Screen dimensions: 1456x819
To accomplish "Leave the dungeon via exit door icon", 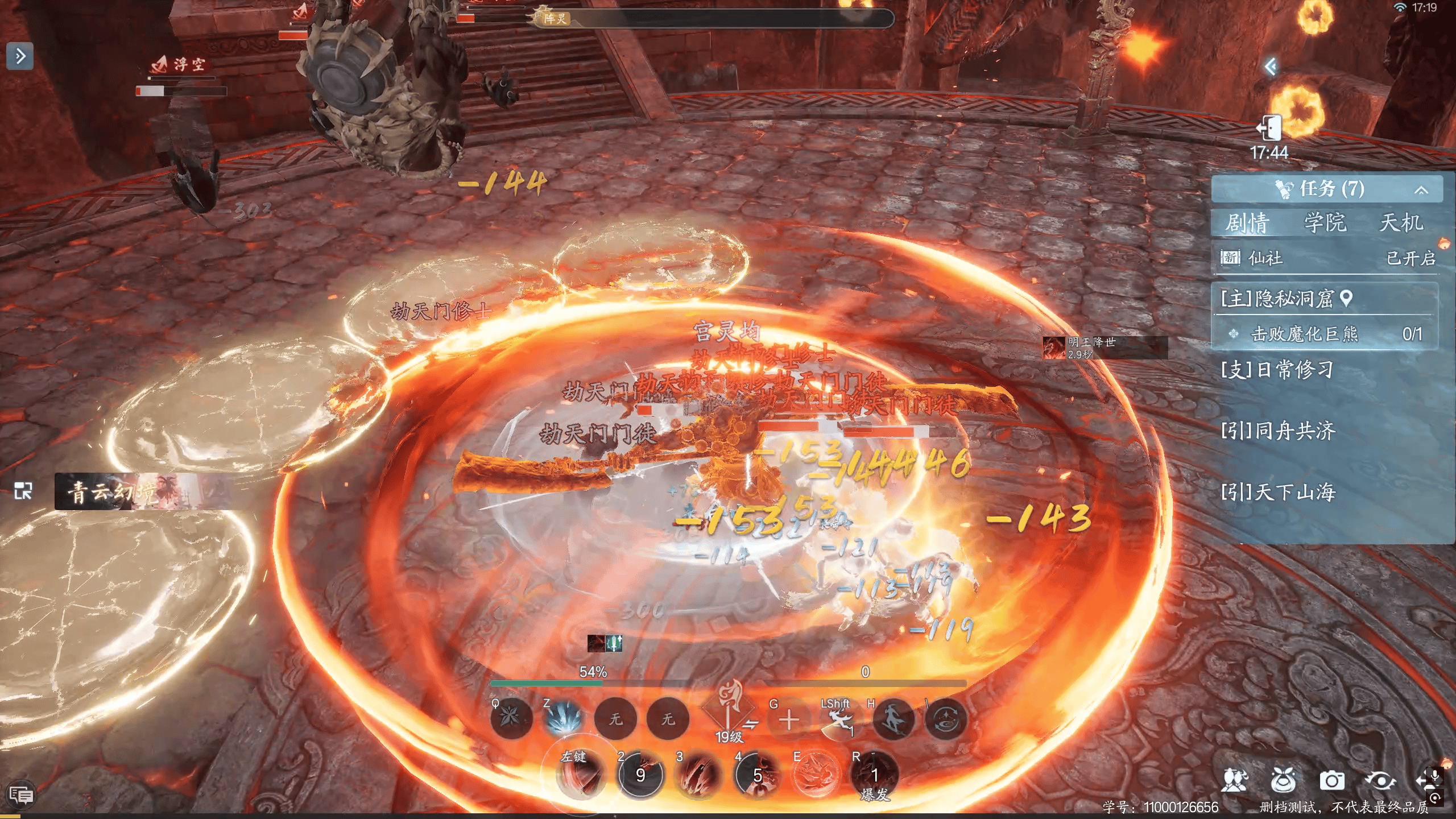I will coord(1269,128).
